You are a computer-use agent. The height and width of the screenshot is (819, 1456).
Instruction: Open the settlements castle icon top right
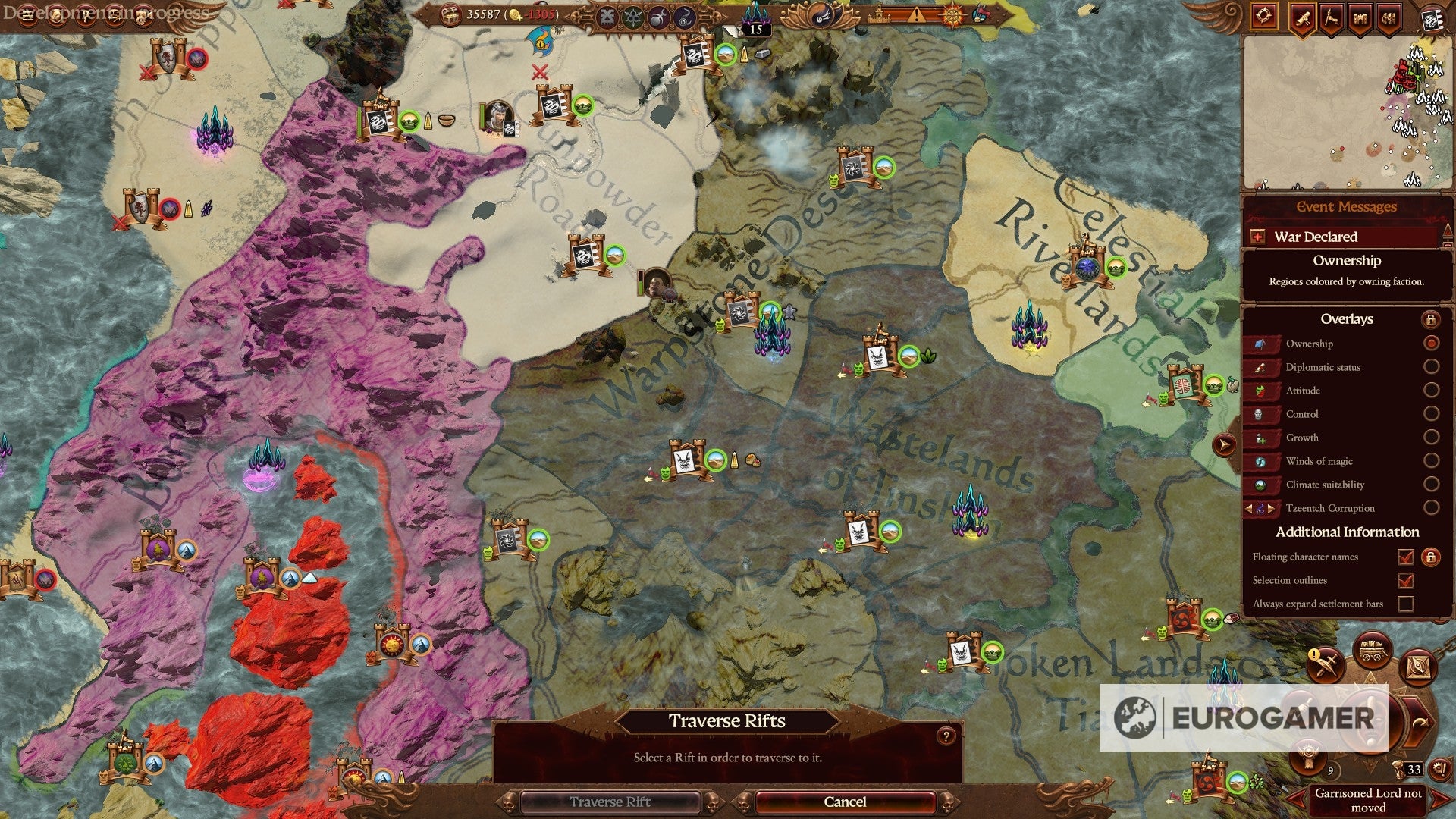tap(1359, 18)
